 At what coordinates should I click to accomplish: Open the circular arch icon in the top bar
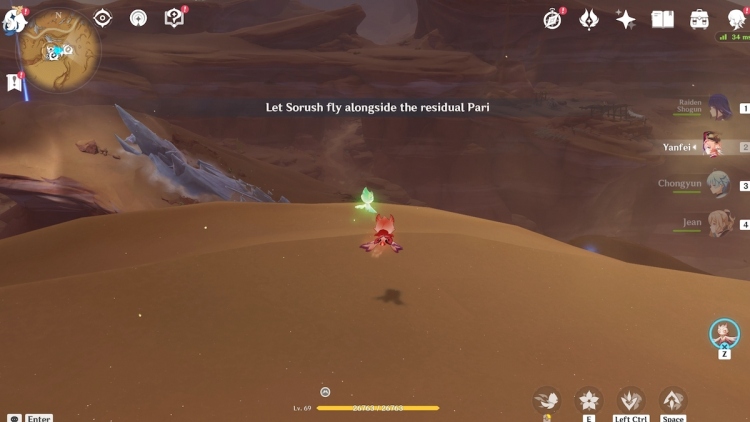point(138,18)
